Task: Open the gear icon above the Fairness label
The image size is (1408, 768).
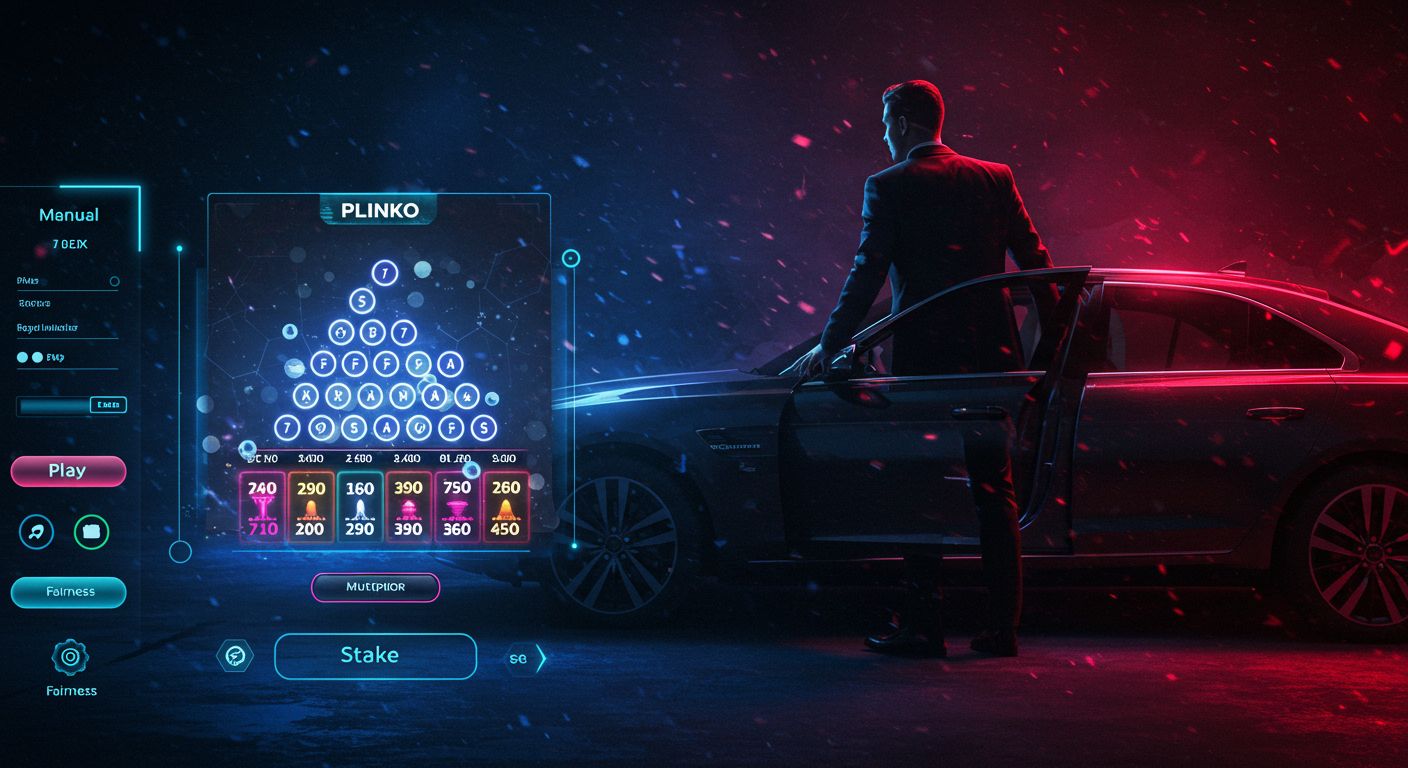Action: (70, 657)
